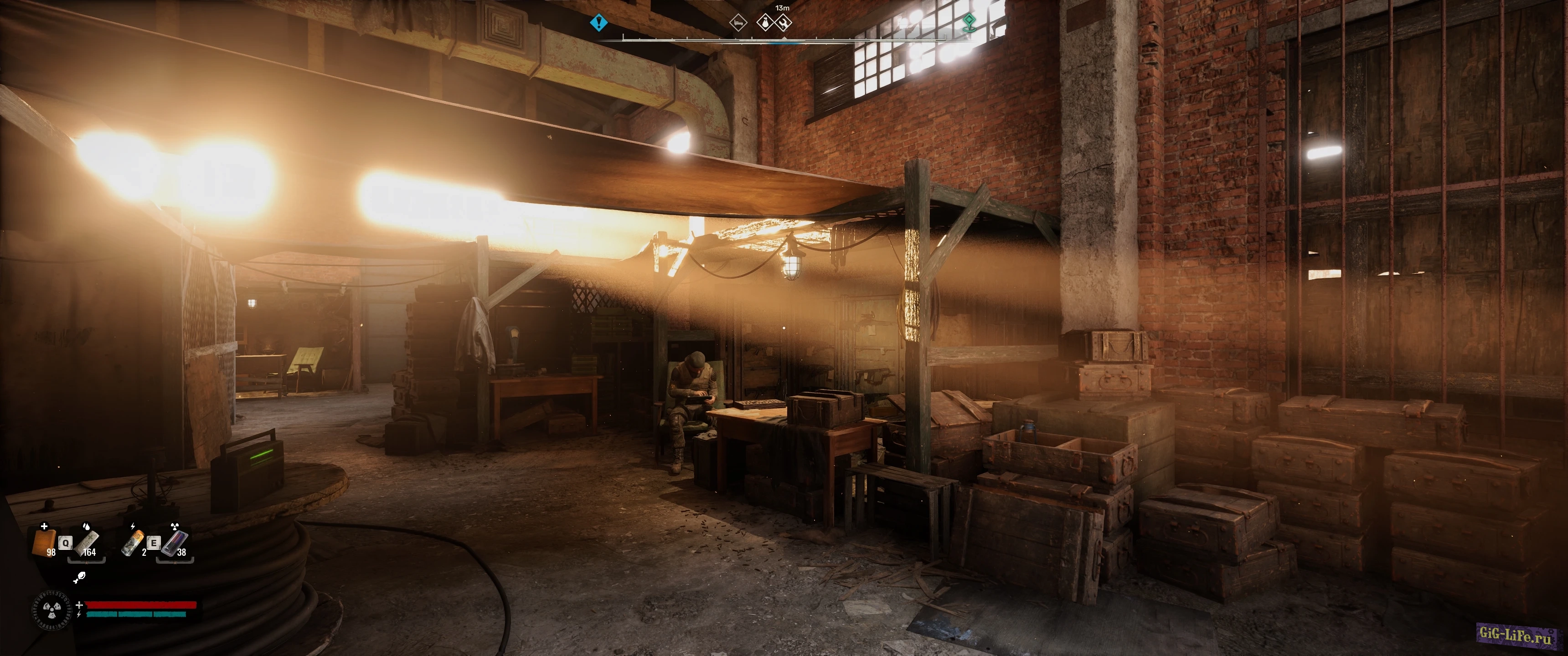Choose the anti-radiation drug slot
This screenshot has height=656, width=1568.
point(175,542)
